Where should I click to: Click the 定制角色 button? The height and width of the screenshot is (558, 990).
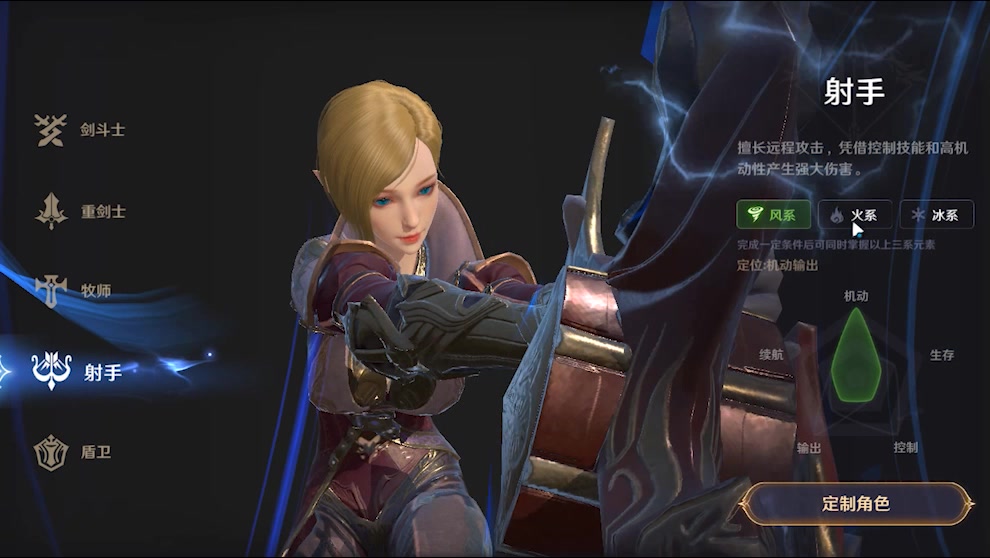pos(856,504)
